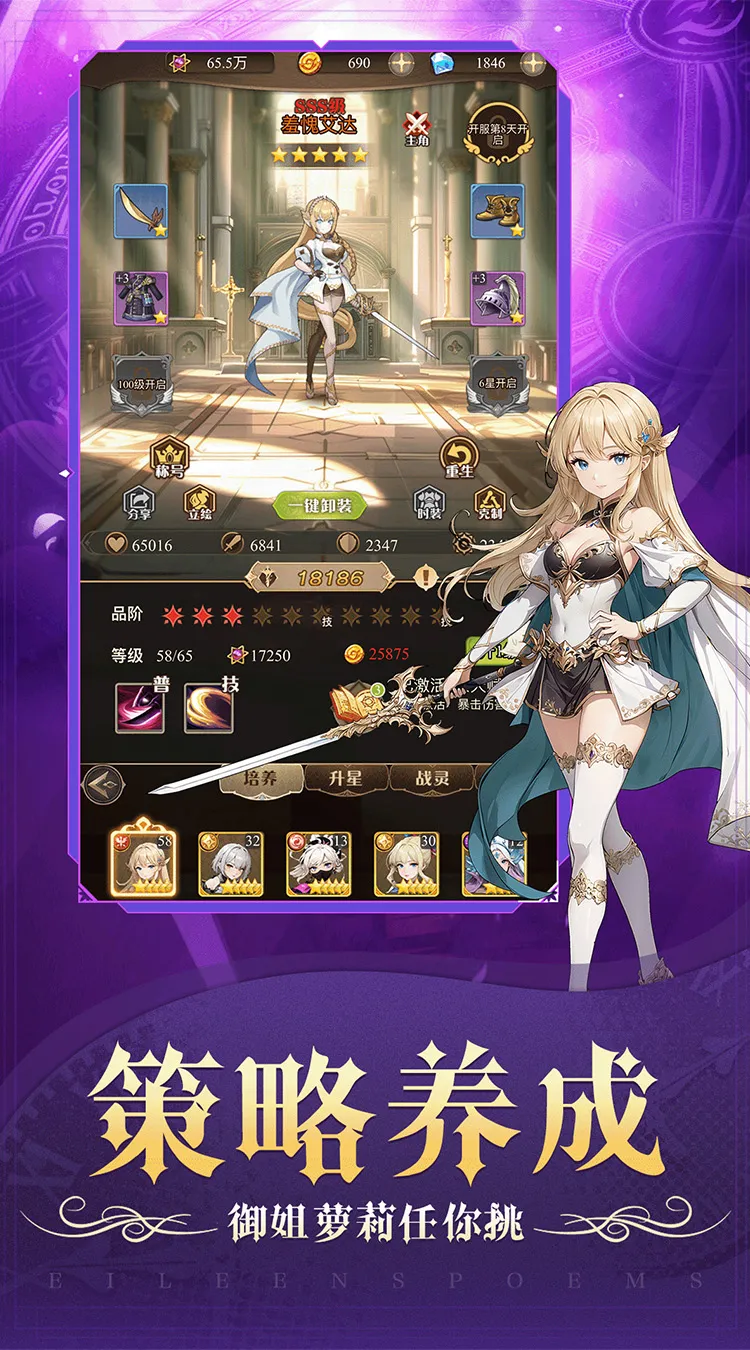Open the 时装 costume icon

pos(429,503)
